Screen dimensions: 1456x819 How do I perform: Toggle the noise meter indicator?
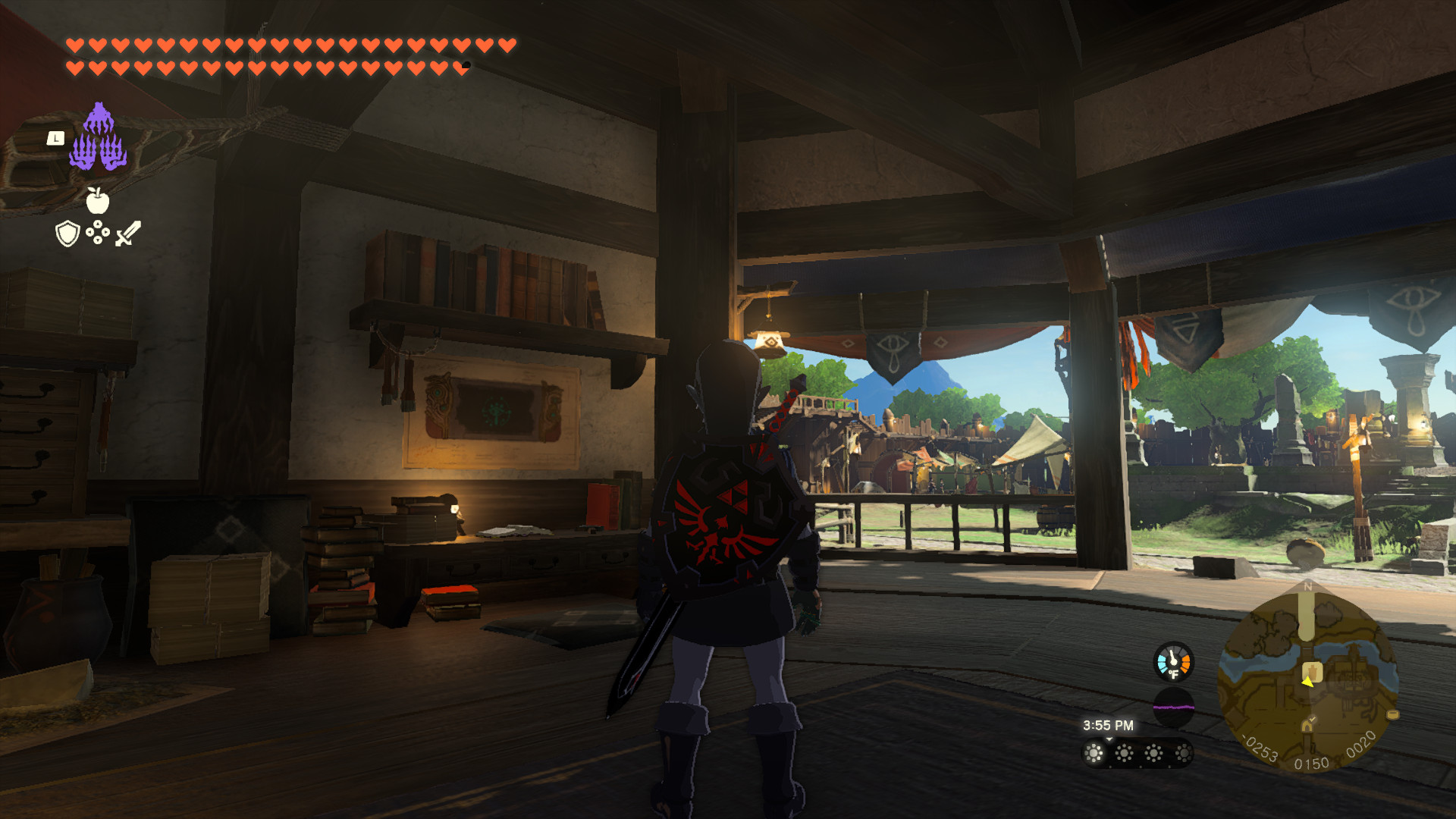tap(1173, 707)
